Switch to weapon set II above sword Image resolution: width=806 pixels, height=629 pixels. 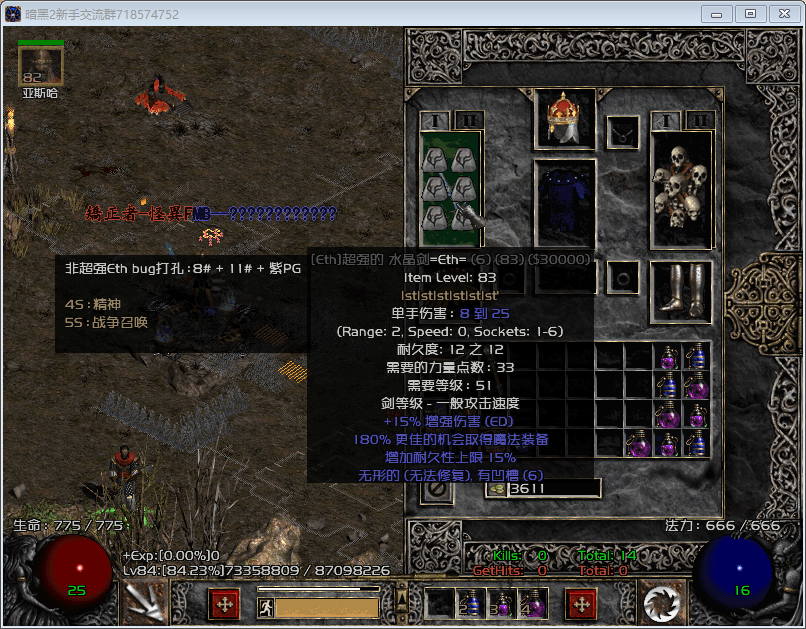[x=468, y=121]
